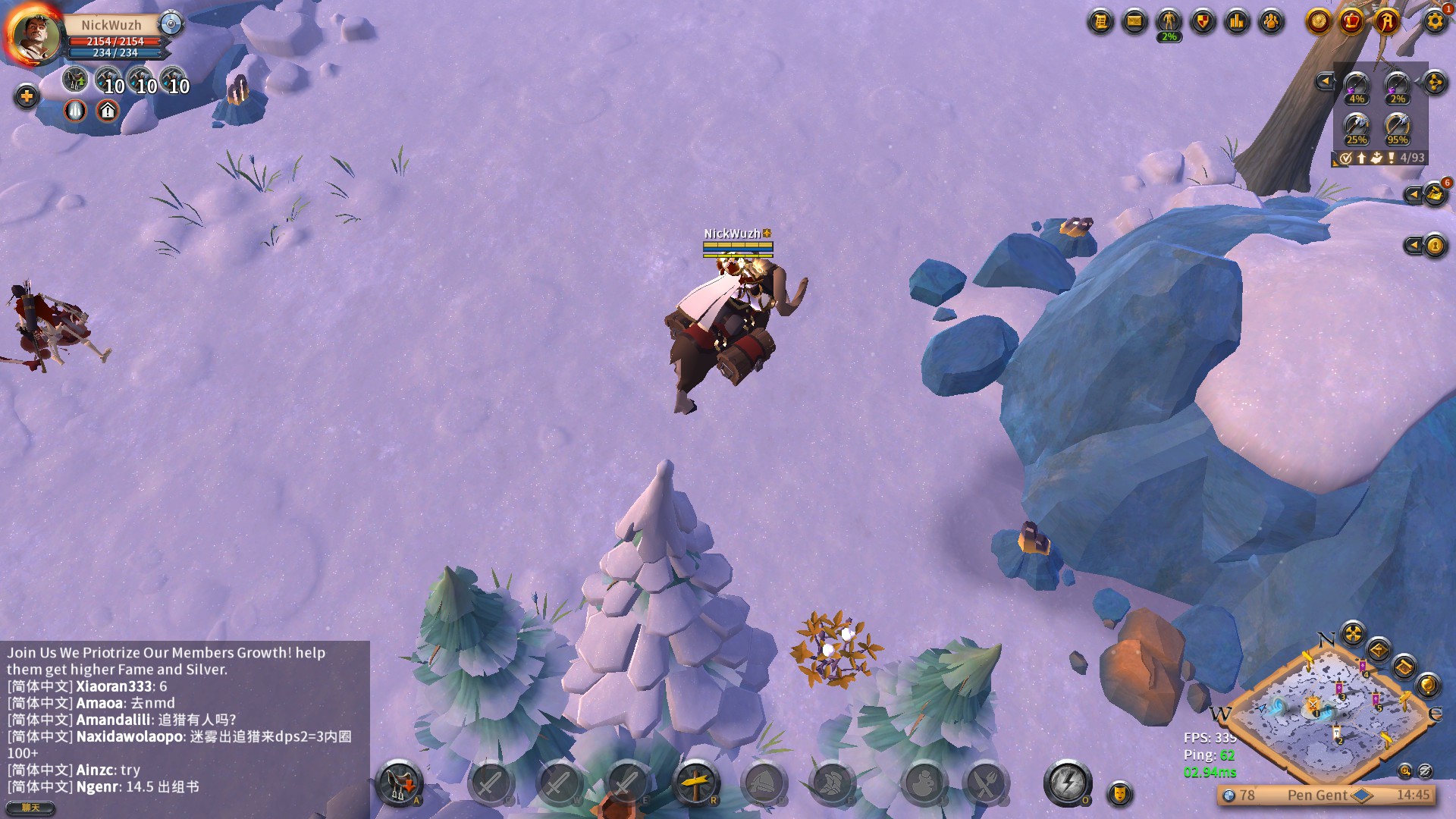
Task: Click the lightning bolt button
Action: click(x=1068, y=782)
